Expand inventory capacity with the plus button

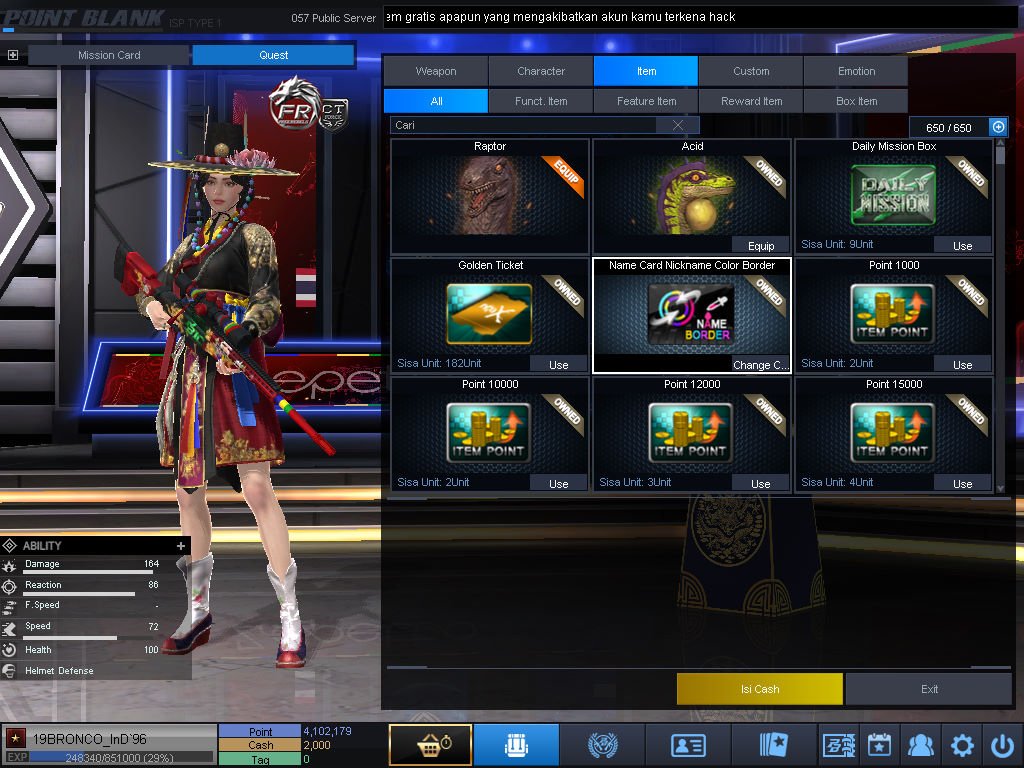997,127
